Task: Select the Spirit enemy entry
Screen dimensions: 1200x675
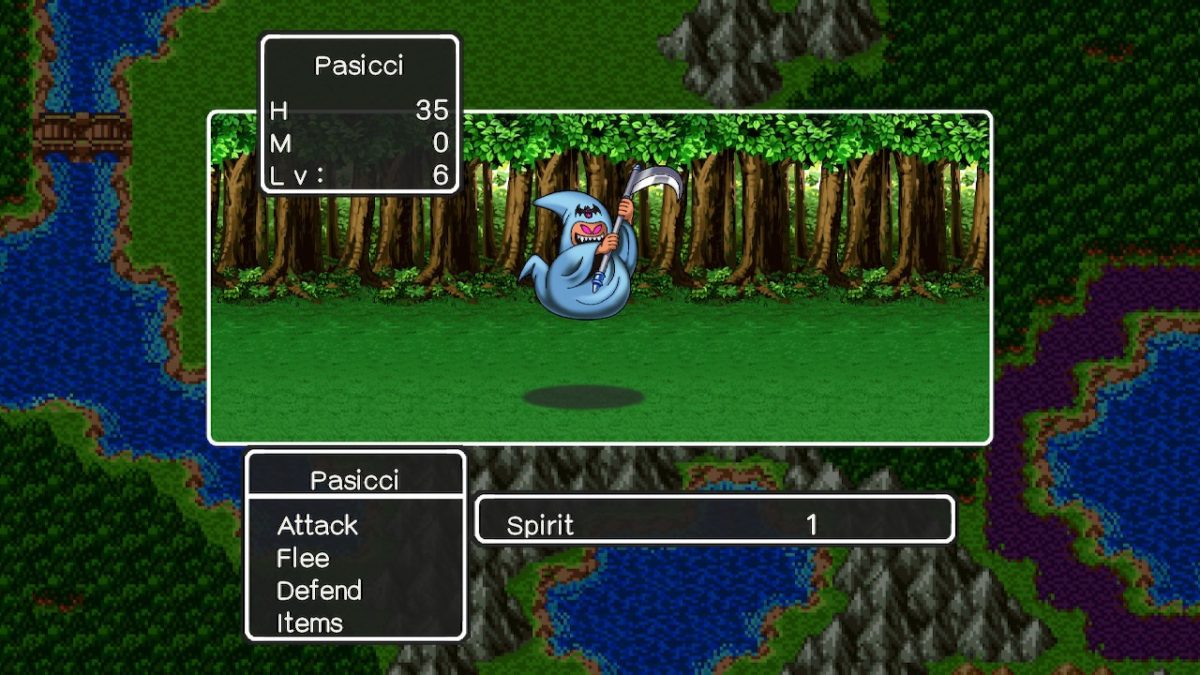Action: click(x=540, y=525)
